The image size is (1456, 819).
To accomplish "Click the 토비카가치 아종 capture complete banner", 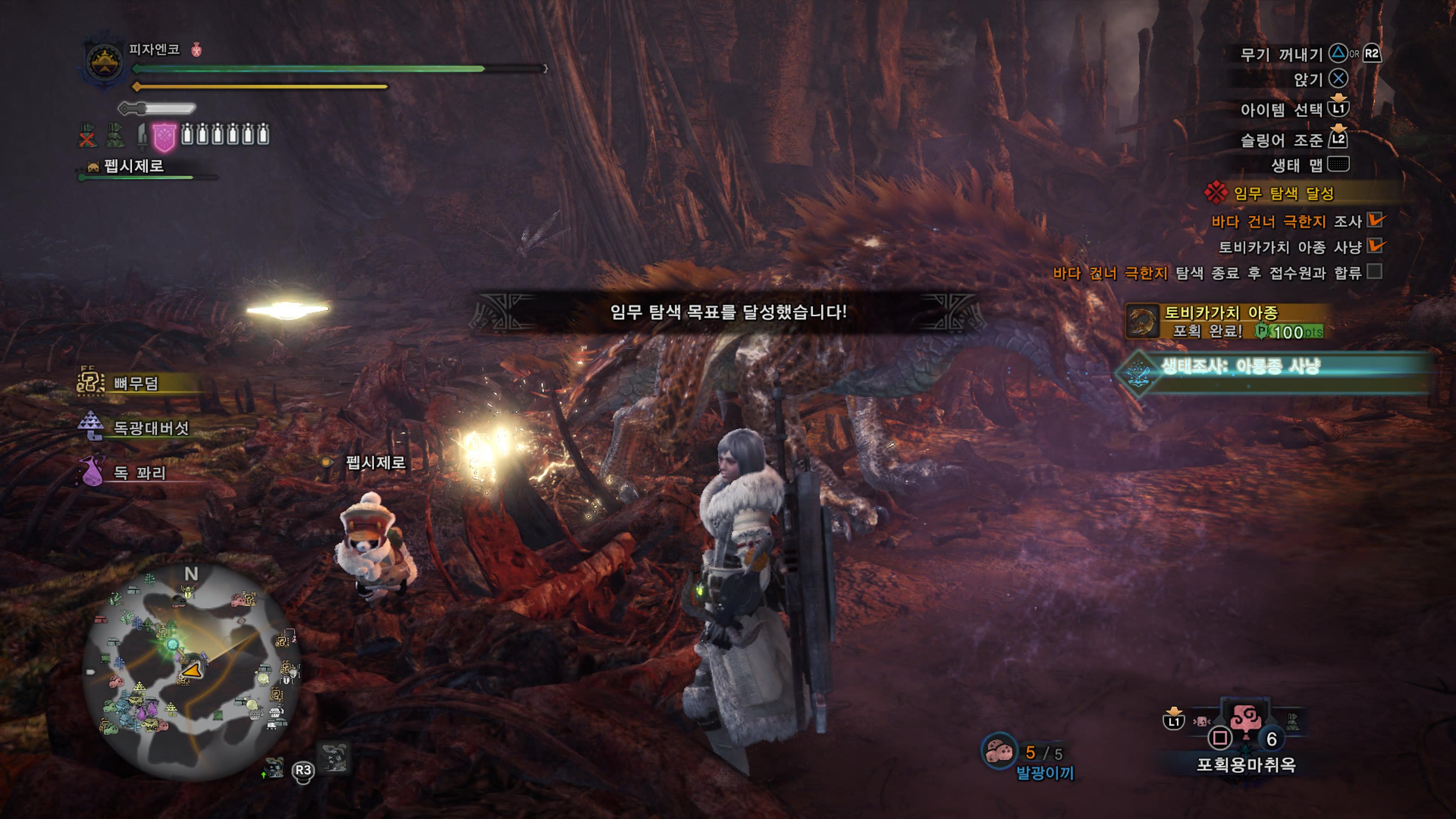I will pyautogui.click(x=1224, y=321).
